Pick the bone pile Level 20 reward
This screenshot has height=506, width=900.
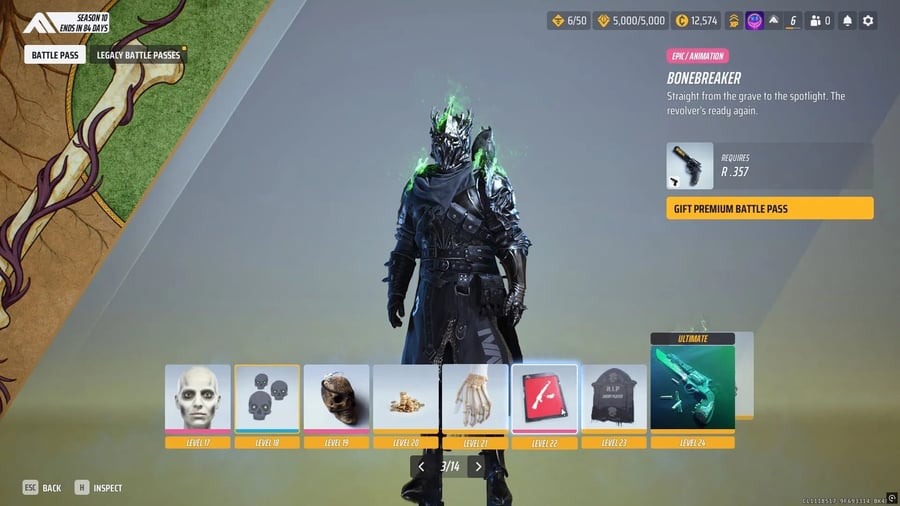click(406, 399)
